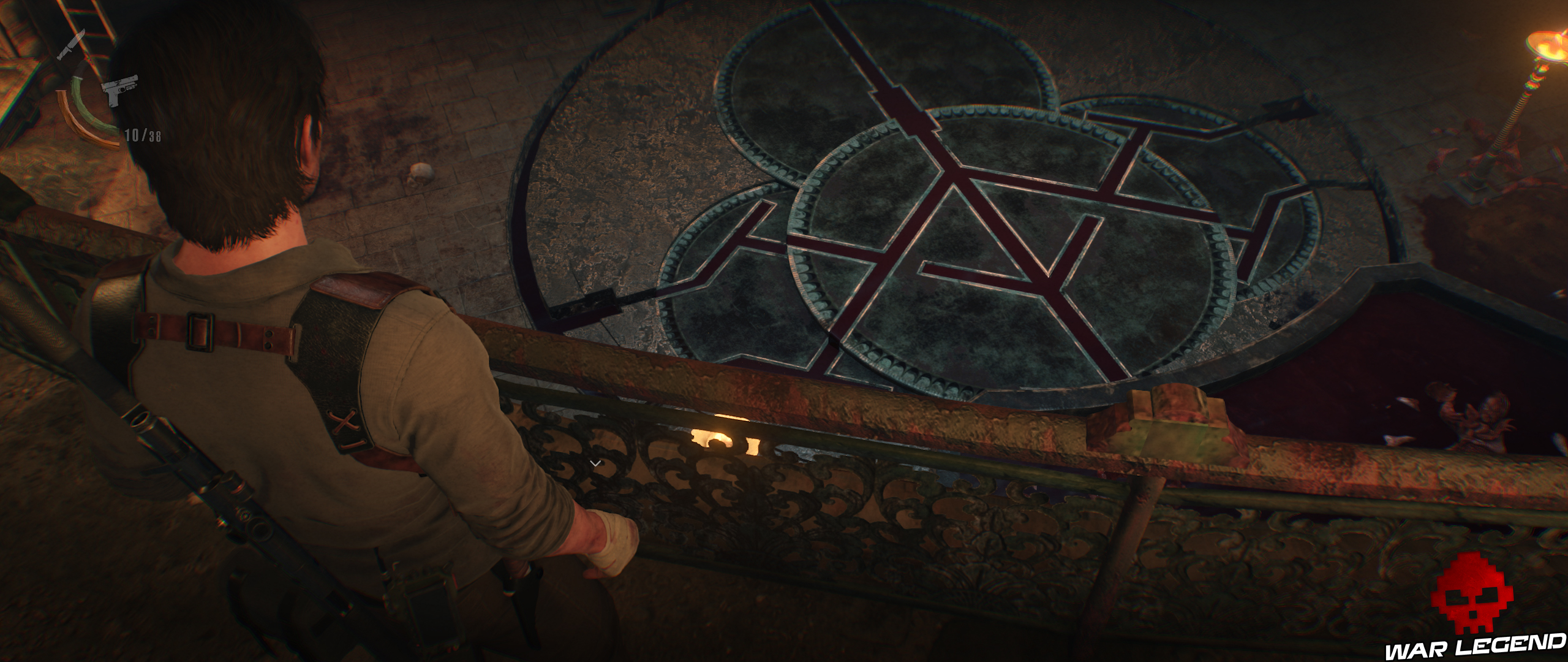Select the handgun icon in the HUD

coord(120,91)
